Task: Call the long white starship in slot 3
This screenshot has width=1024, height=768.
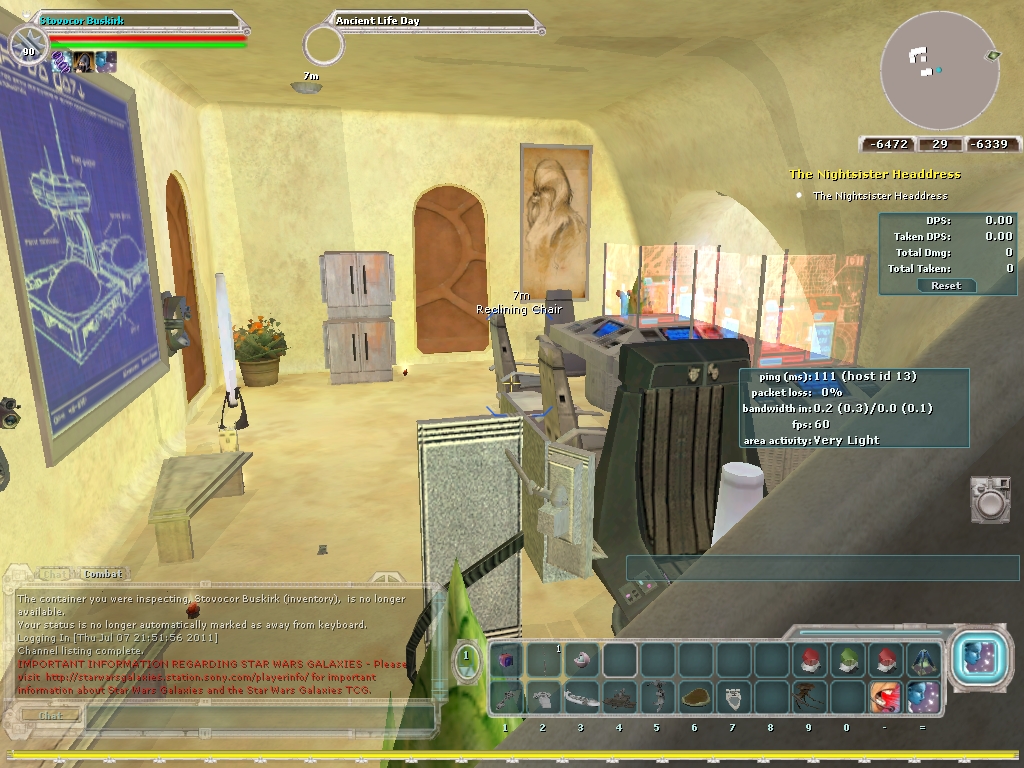Action: [x=582, y=698]
